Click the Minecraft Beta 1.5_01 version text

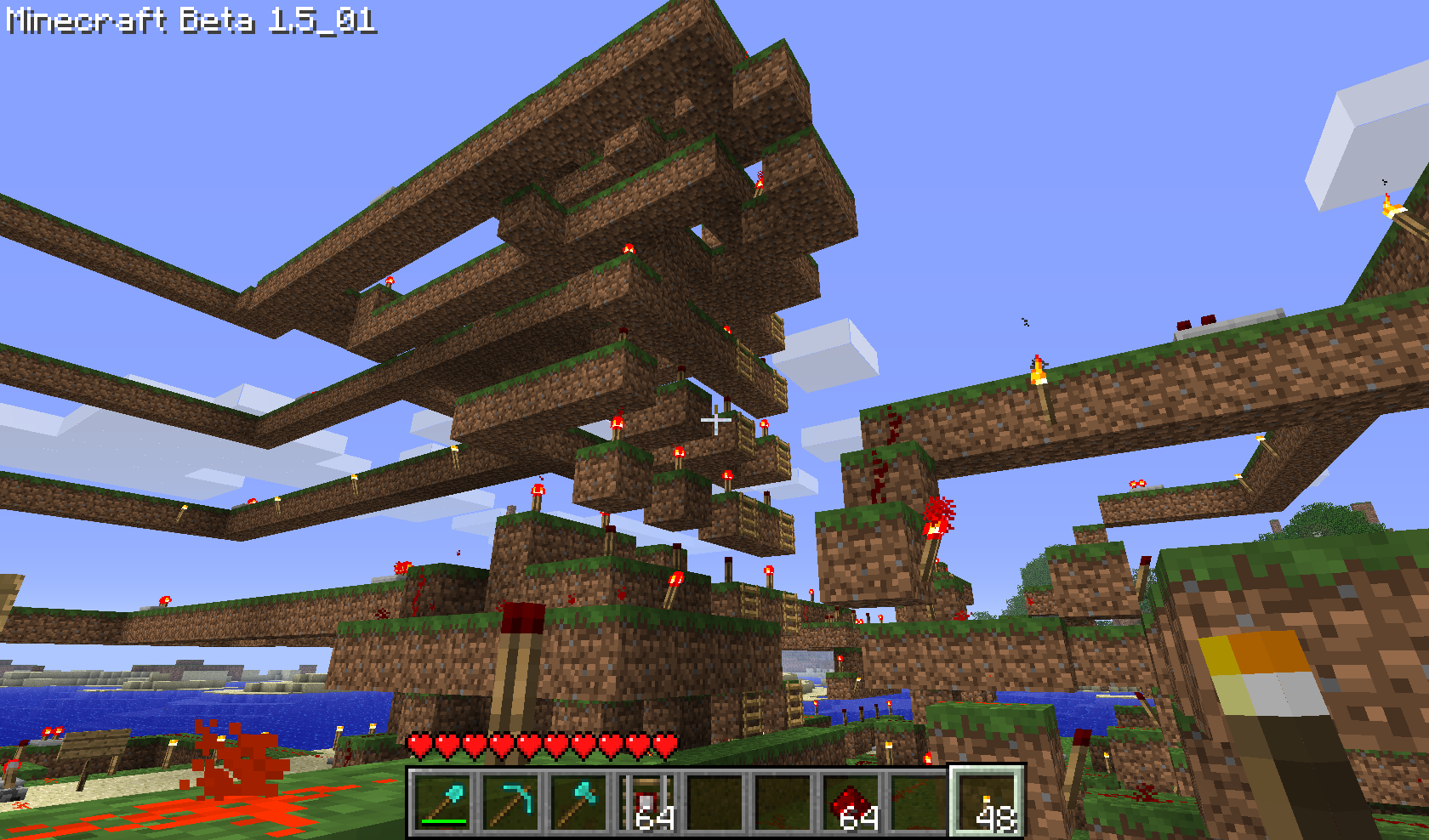187,21
